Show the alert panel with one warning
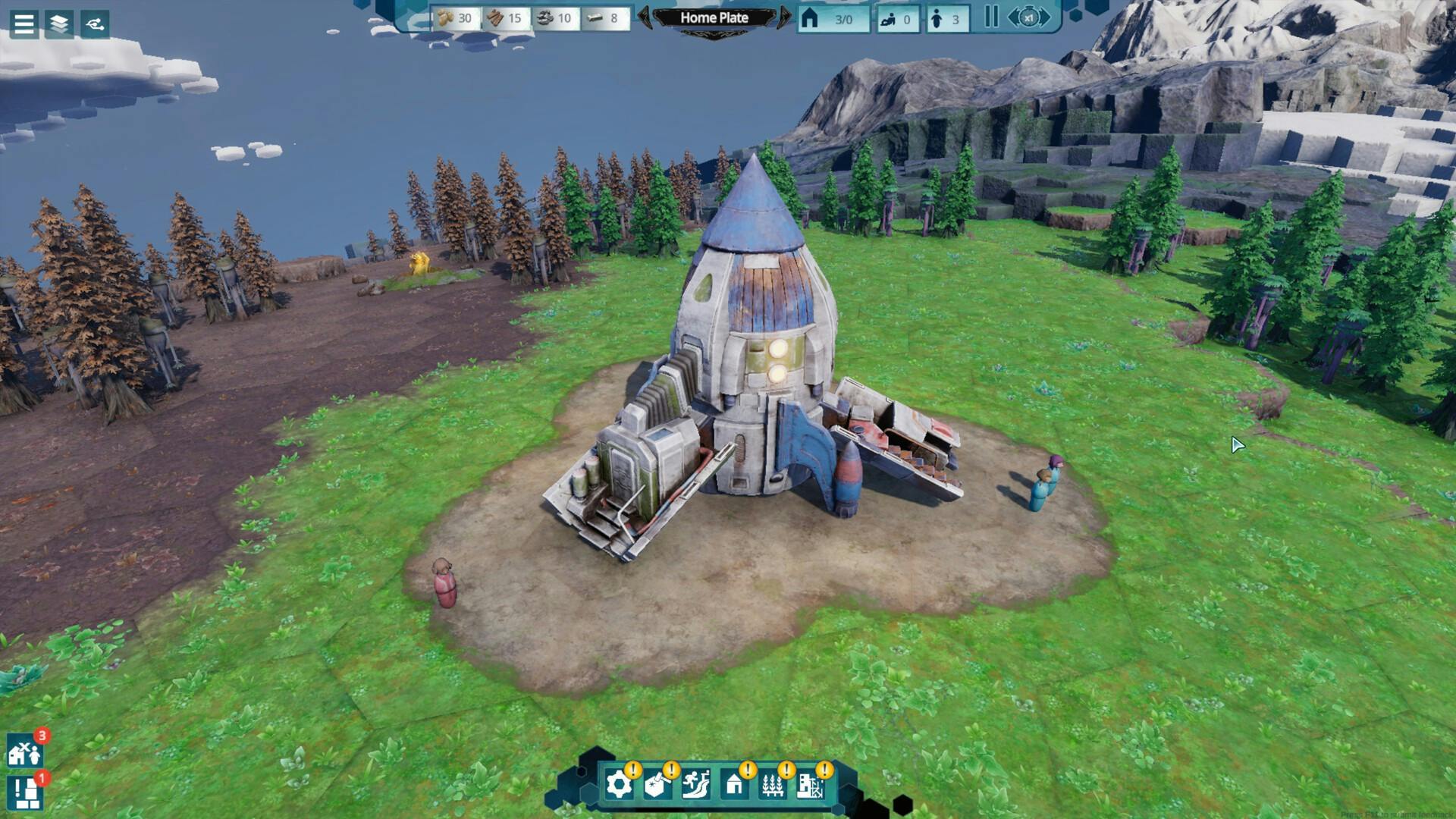The height and width of the screenshot is (819, 1456). click(x=24, y=793)
